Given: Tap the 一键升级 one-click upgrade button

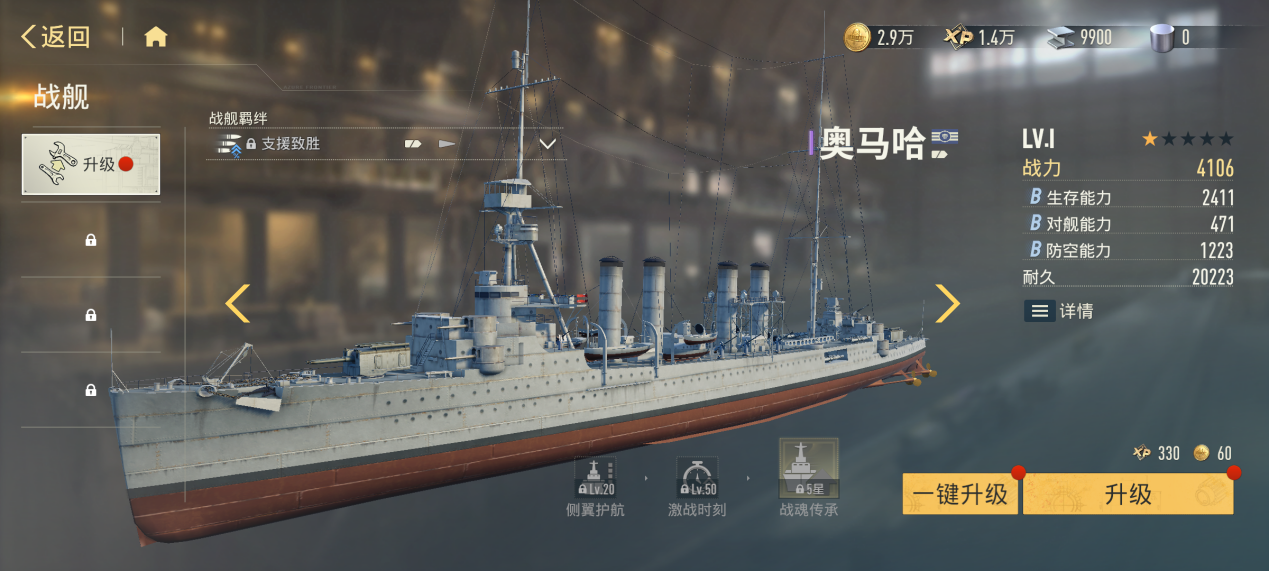Looking at the screenshot, I should point(960,494).
